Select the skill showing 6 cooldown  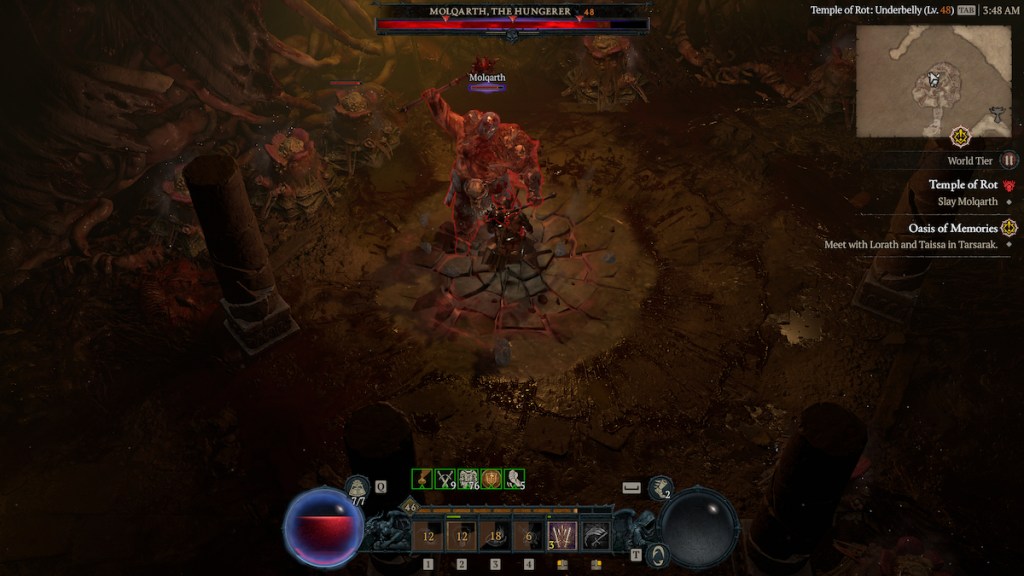click(528, 536)
